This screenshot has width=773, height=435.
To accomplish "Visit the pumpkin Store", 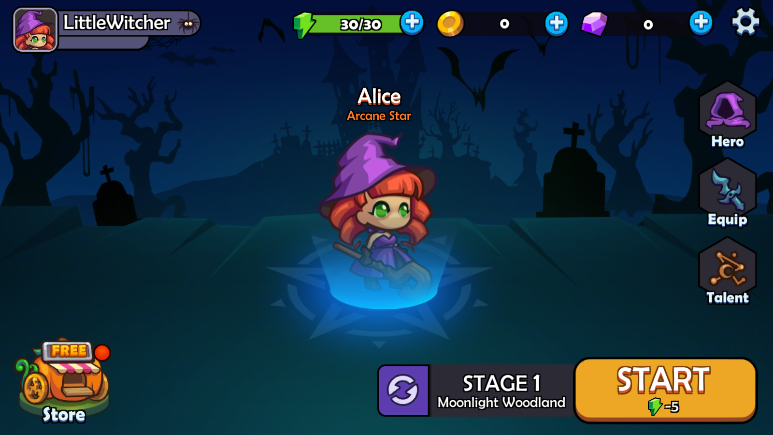I will pyautogui.click(x=63, y=381).
